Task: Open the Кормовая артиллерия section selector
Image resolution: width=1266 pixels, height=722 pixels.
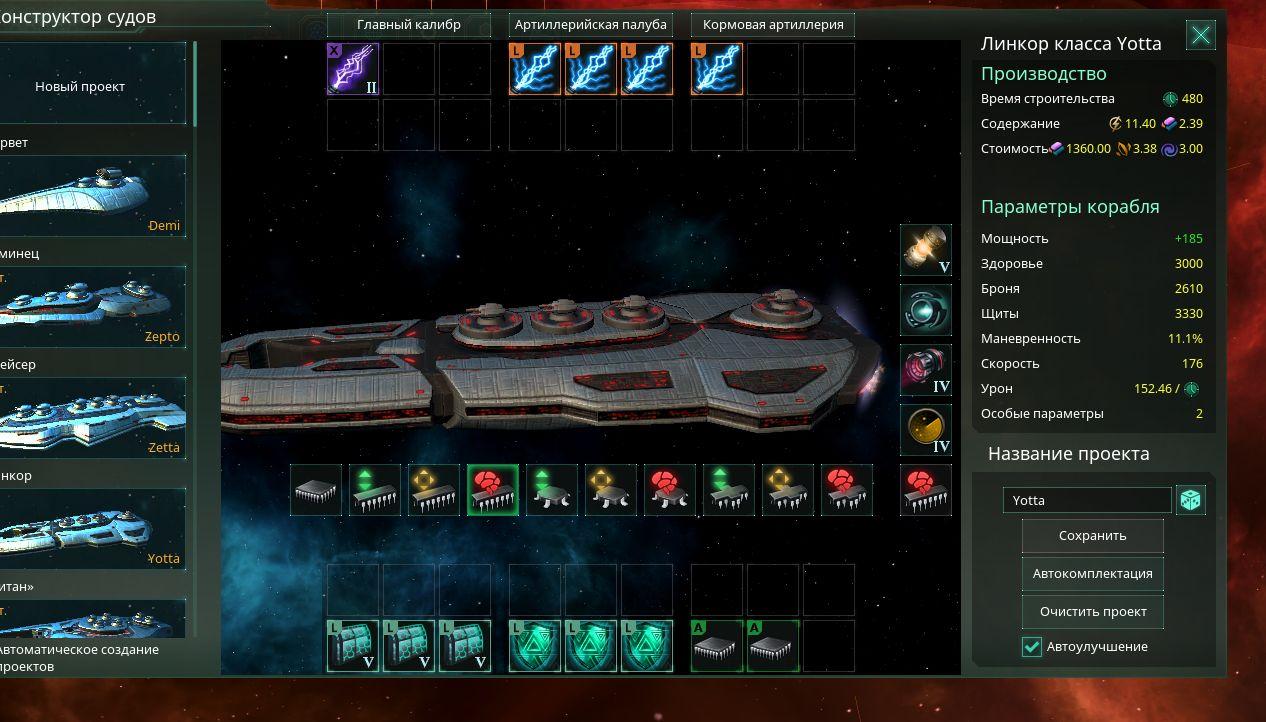Action: [773, 24]
